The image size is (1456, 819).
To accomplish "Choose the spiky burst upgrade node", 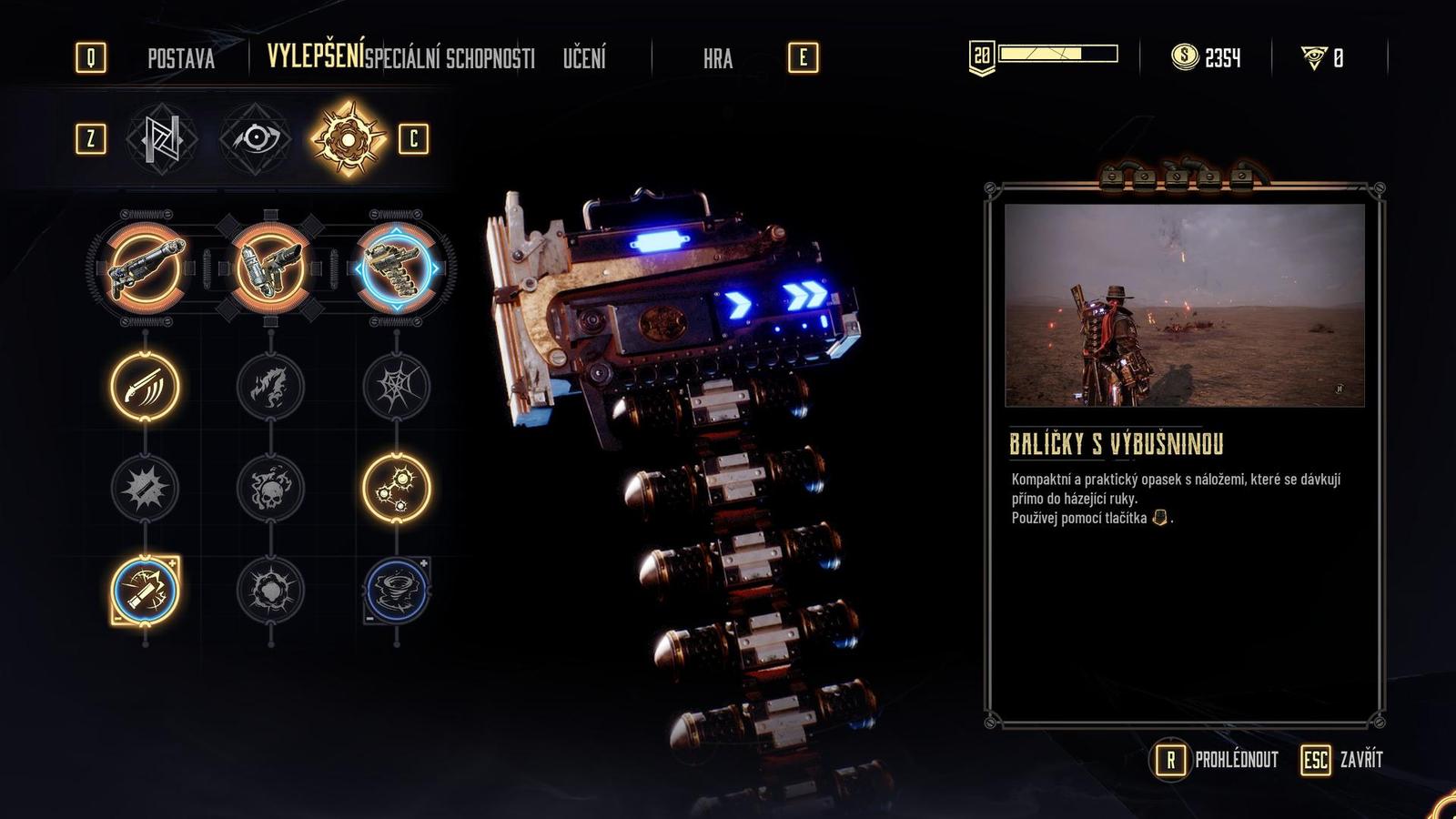I will point(145,488).
